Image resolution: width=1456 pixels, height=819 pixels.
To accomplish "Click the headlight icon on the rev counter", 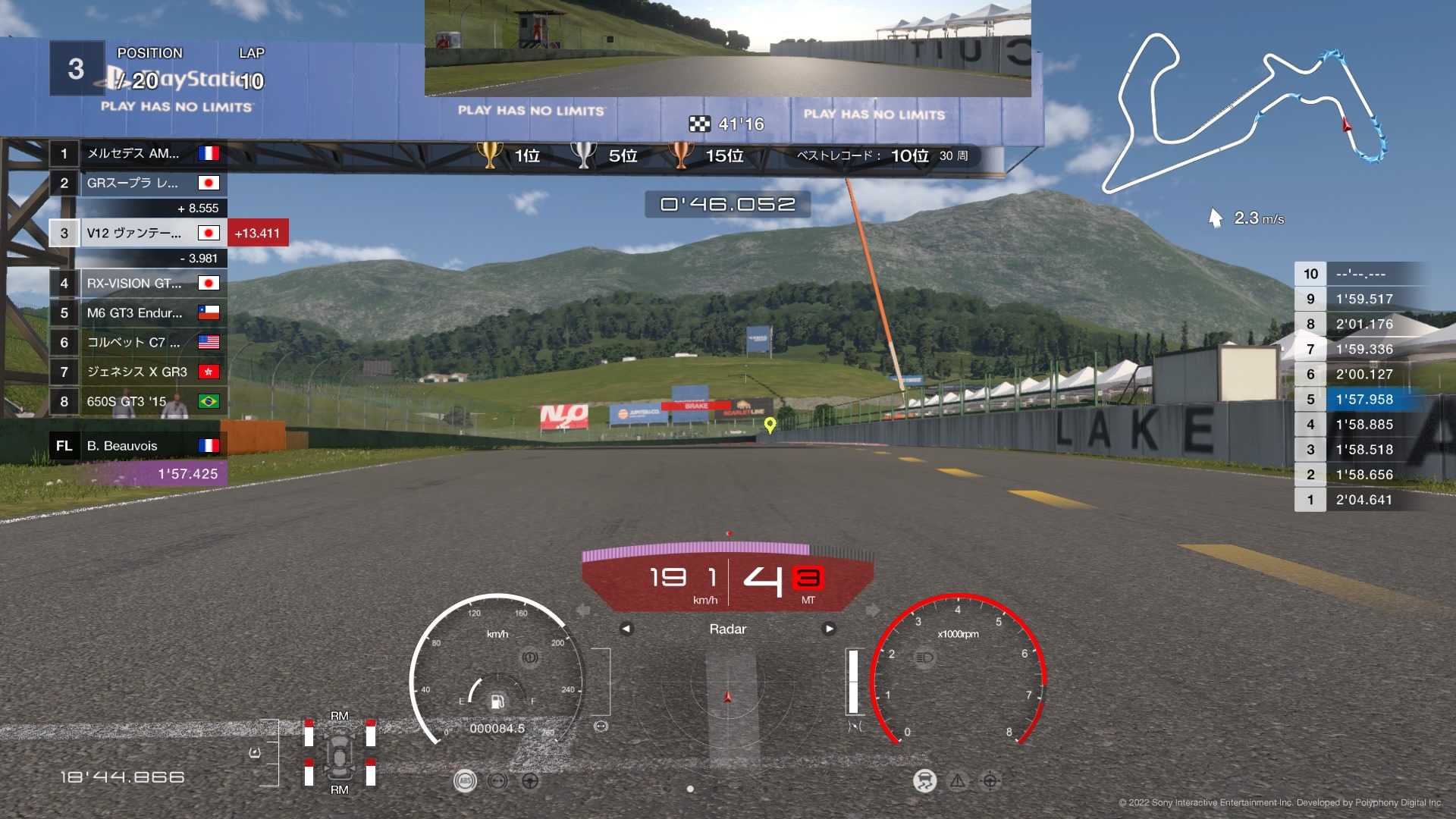I will click(924, 658).
